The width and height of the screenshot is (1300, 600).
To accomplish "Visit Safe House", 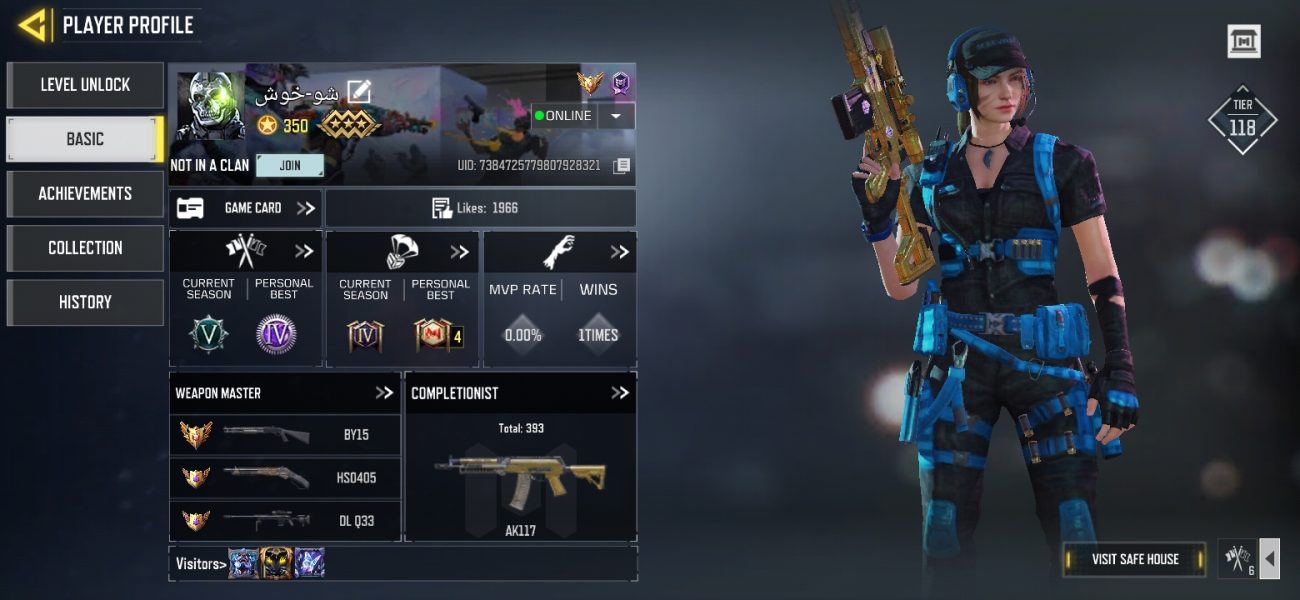I will [1135, 559].
